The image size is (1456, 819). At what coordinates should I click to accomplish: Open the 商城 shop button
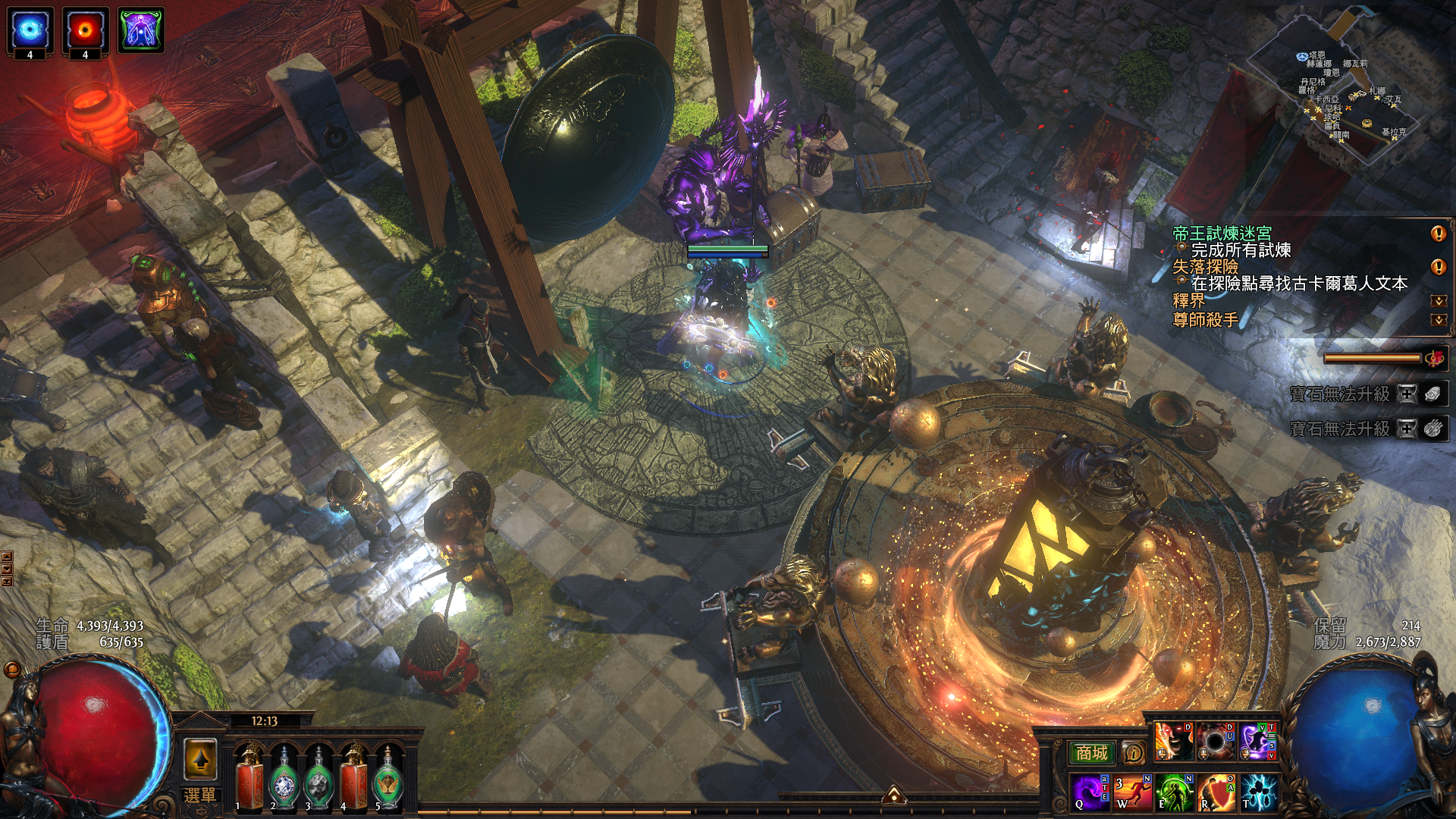click(1091, 753)
